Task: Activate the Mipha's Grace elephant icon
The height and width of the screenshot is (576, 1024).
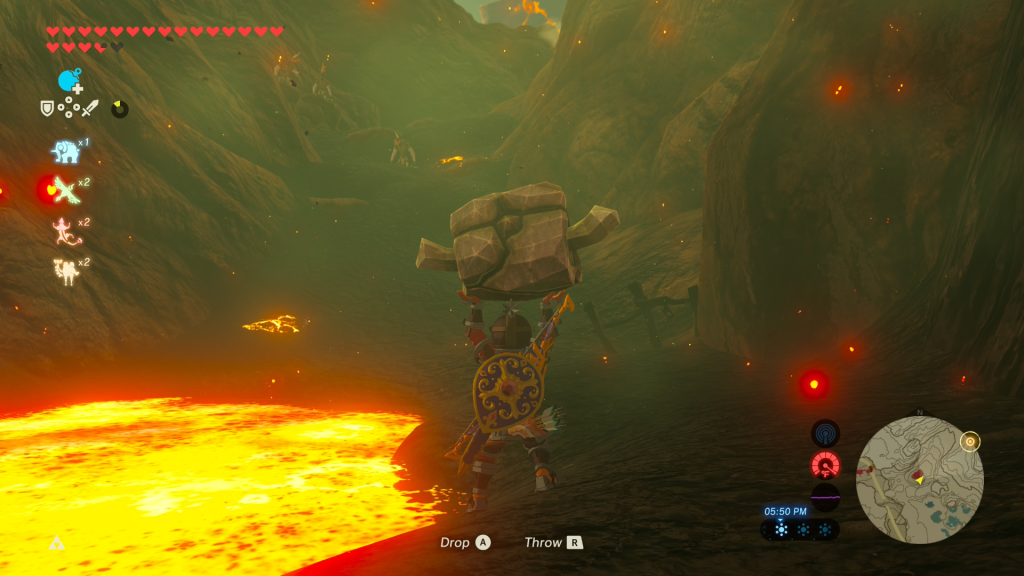Action: coord(65,151)
